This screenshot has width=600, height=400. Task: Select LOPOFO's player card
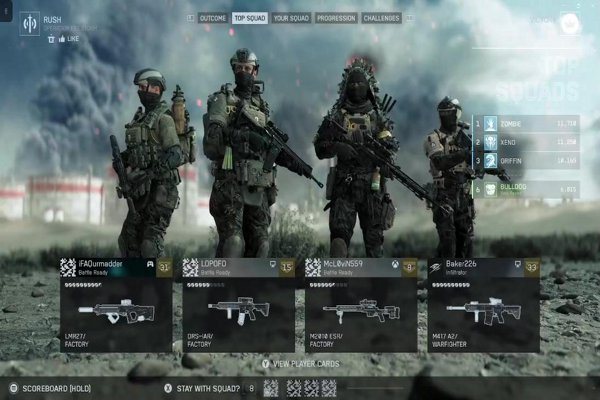pyautogui.click(x=238, y=304)
